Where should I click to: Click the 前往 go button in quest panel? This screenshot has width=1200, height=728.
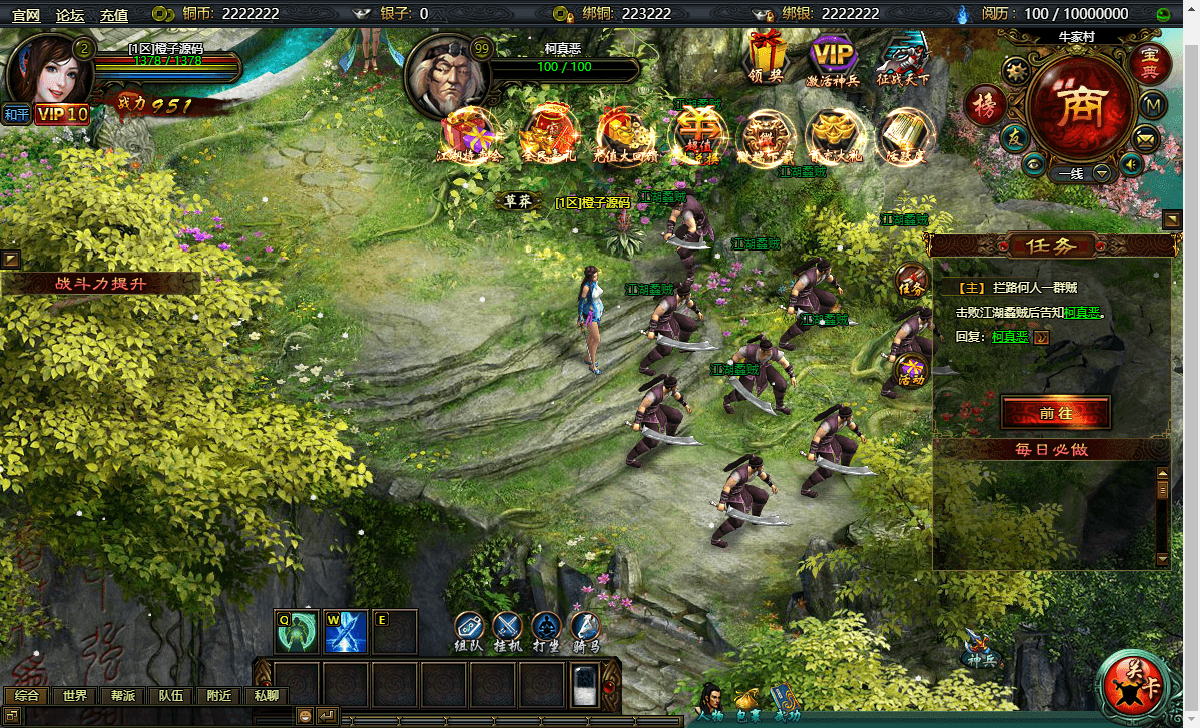(x=1055, y=412)
